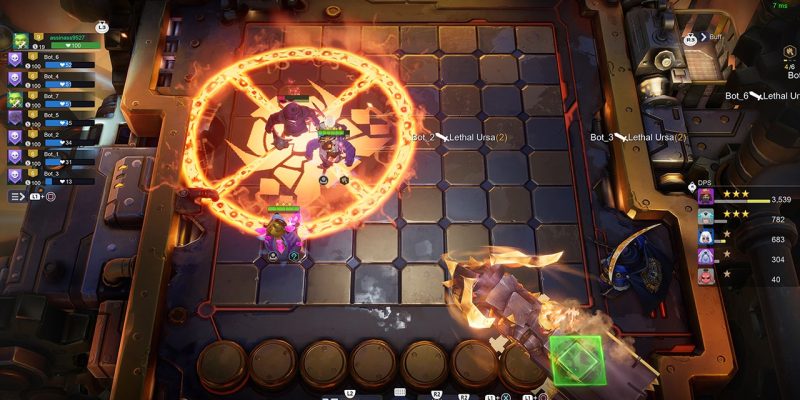800x400 pixels.
Task: Select Bot_4 in the player list
Action: point(45,79)
